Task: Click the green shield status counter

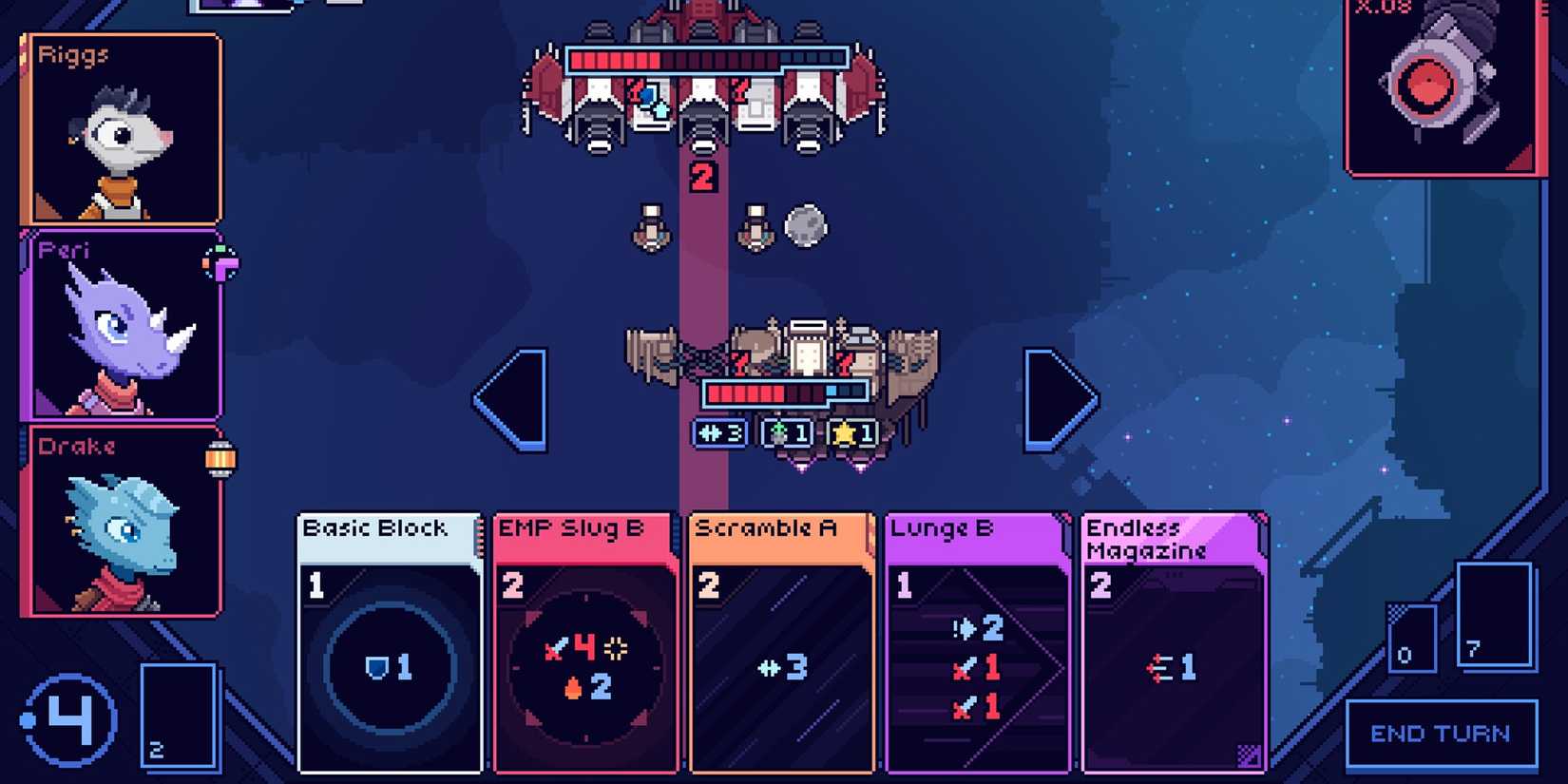Action: point(789,434)
